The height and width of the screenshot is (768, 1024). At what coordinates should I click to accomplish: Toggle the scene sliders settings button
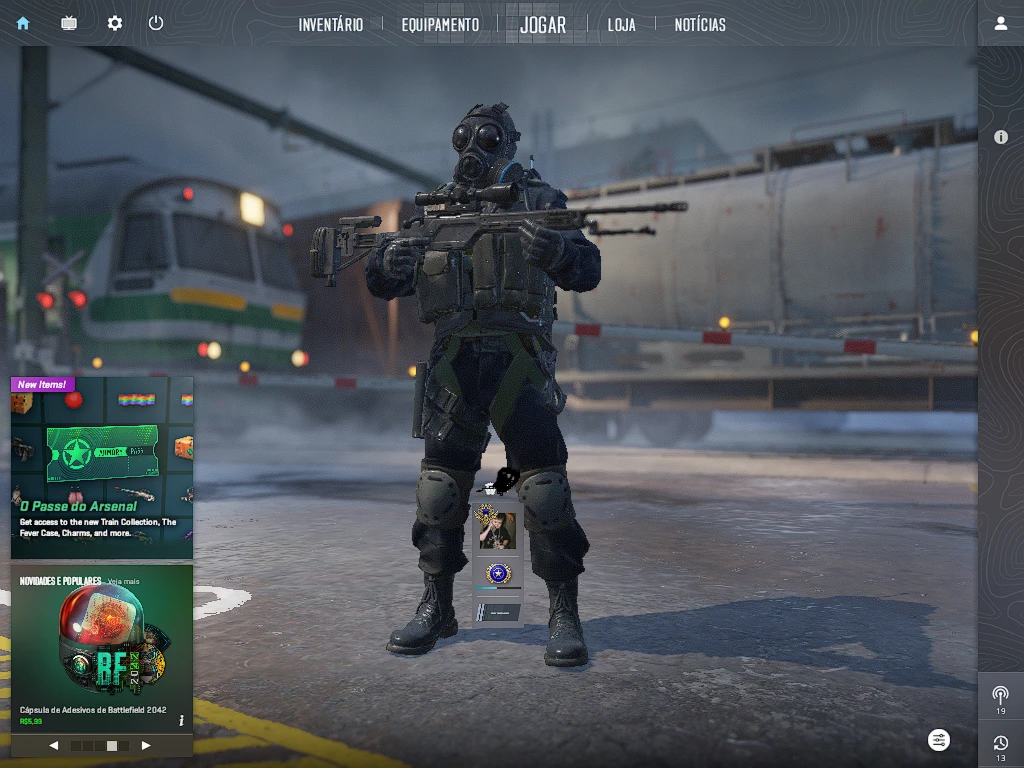(939, 740)
